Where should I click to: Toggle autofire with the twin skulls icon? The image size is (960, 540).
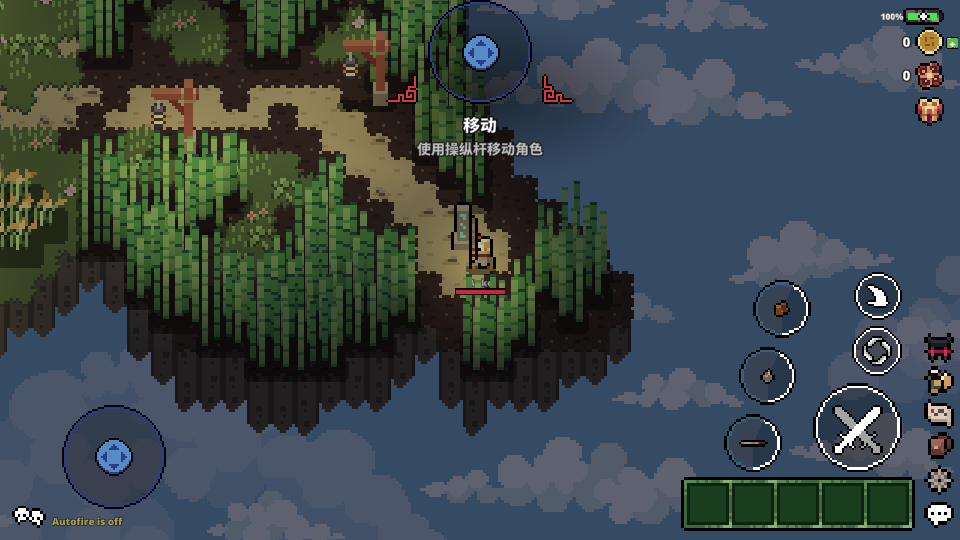[x=28, y=517]
